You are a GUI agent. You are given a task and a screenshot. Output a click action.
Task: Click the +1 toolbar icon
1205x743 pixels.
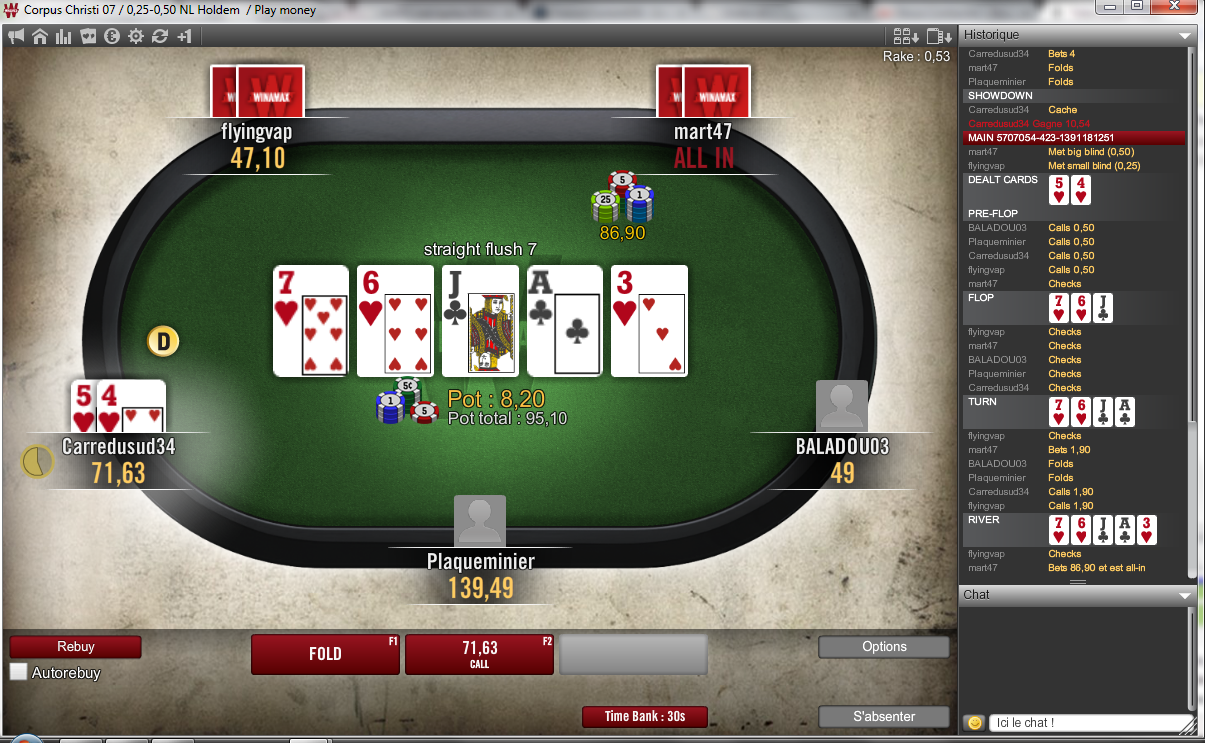pyautogui.click(x=184, y=36)
